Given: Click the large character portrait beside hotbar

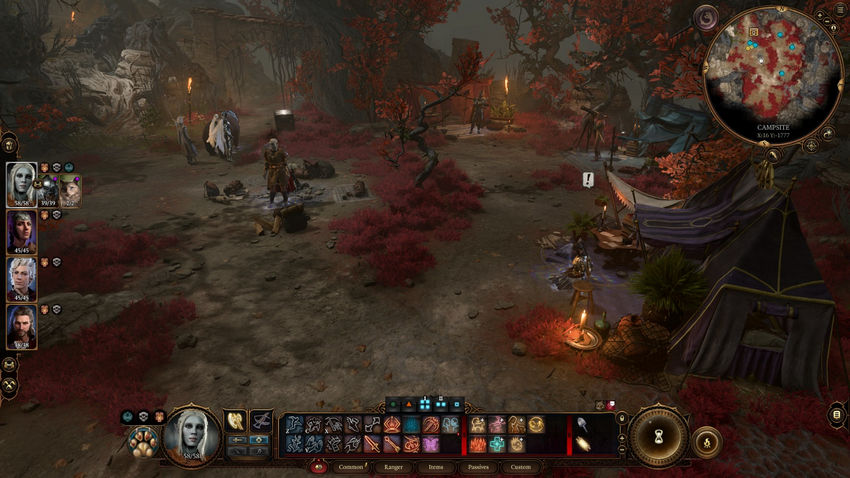Looking at the screenshot, I should (x=192, y=435).
